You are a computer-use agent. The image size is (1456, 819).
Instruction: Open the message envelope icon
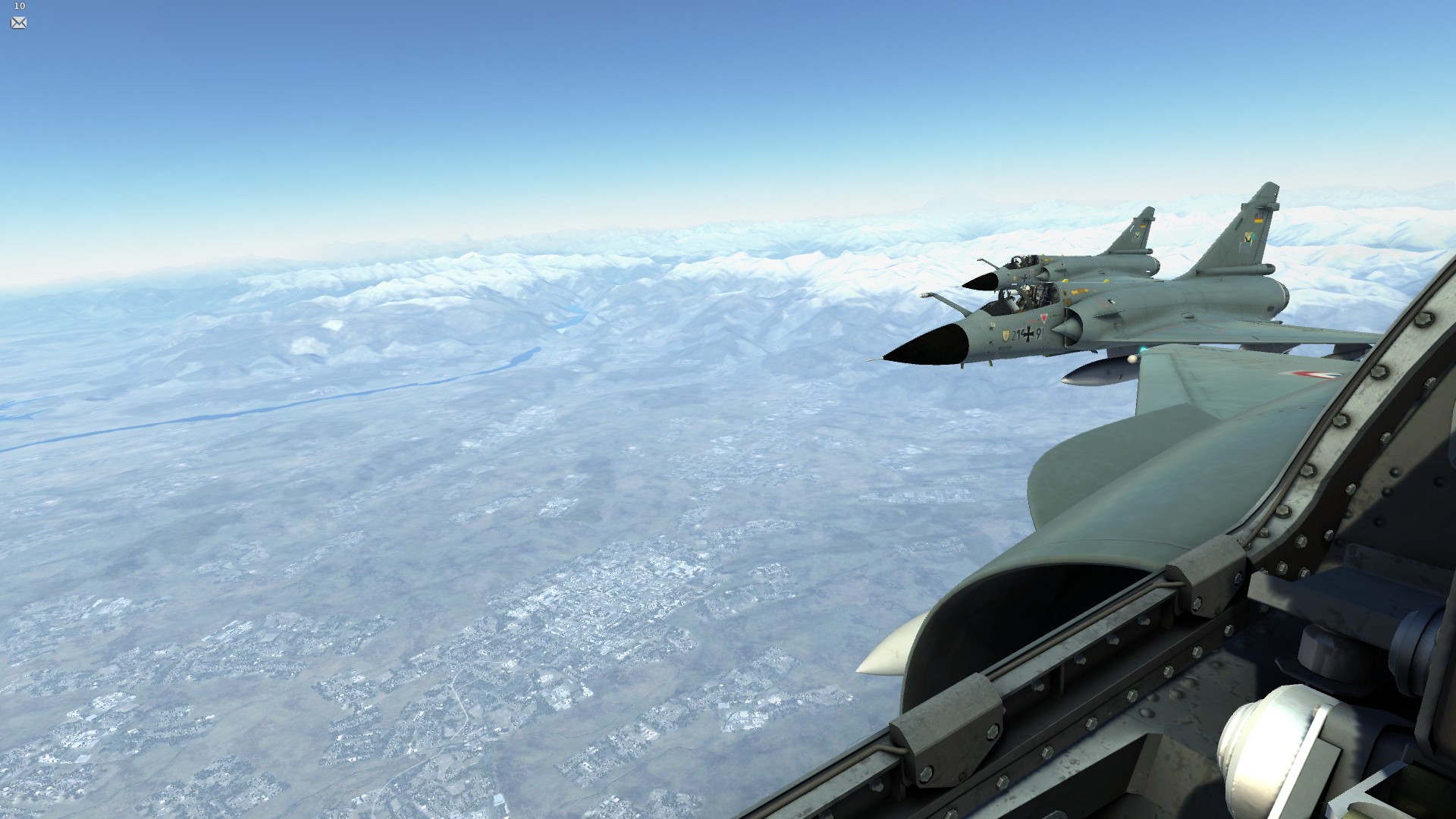19,23
